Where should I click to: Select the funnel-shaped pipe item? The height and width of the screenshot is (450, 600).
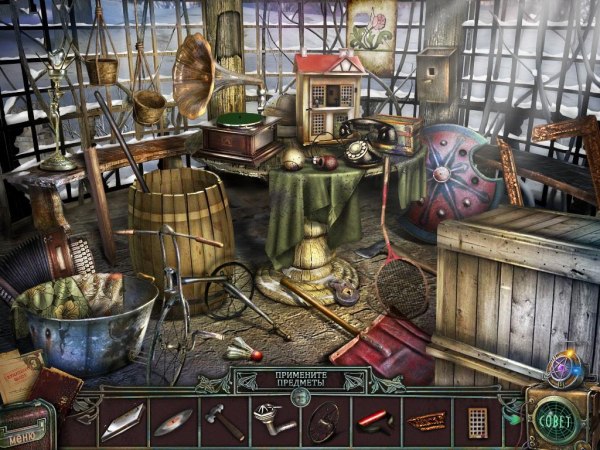272,420
